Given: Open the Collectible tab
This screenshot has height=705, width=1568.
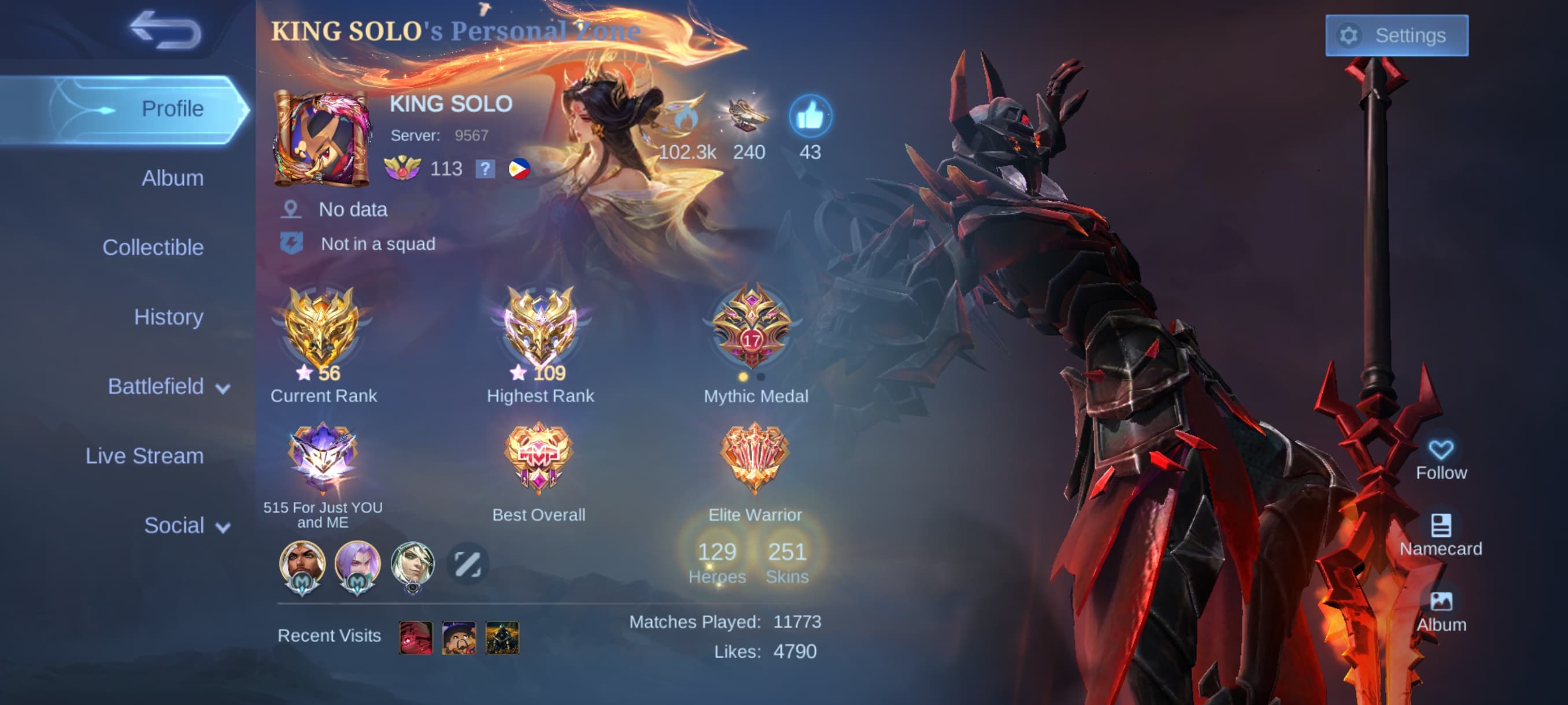Looking at the screenshot, I should point(153,247).
